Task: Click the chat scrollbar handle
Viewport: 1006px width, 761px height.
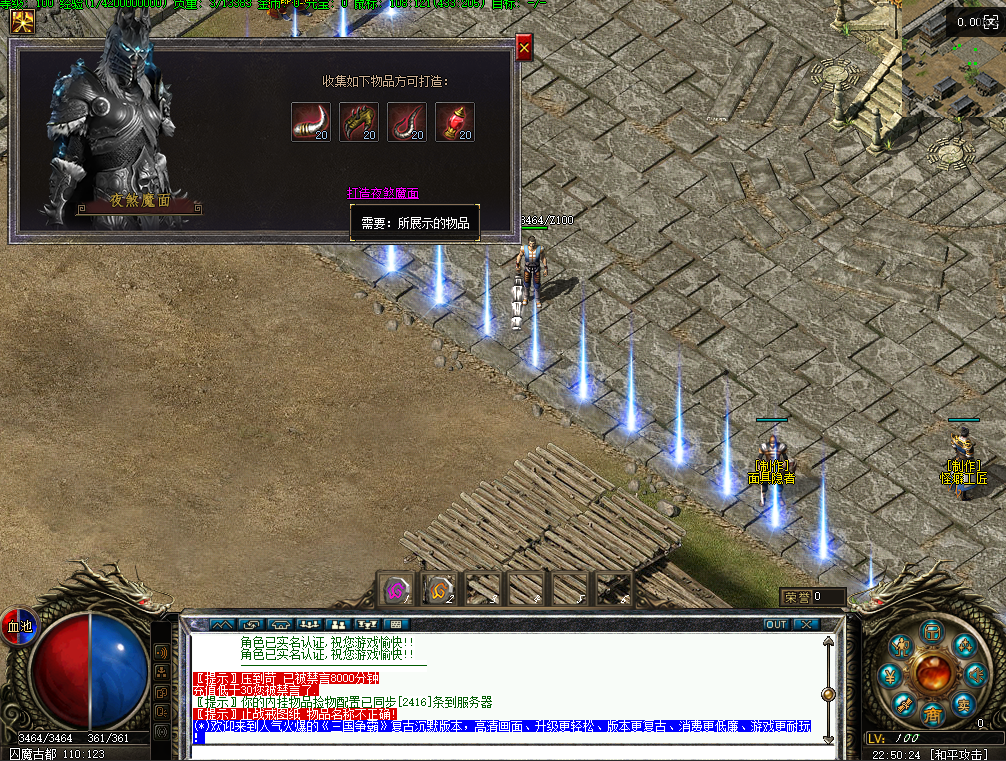Action: (x=828, y=694)
